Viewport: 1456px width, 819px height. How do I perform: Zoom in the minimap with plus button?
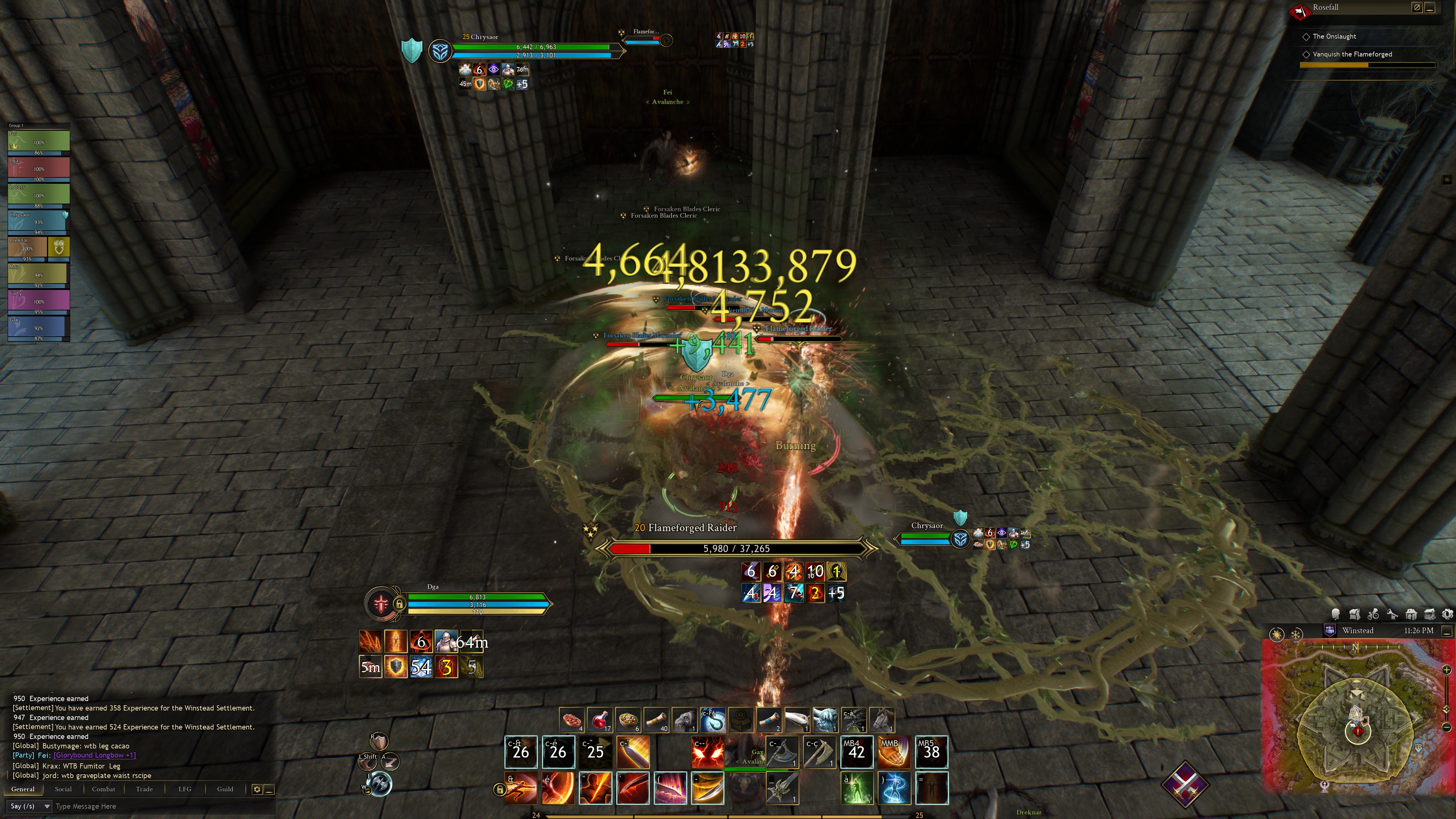pos(1446,670)
